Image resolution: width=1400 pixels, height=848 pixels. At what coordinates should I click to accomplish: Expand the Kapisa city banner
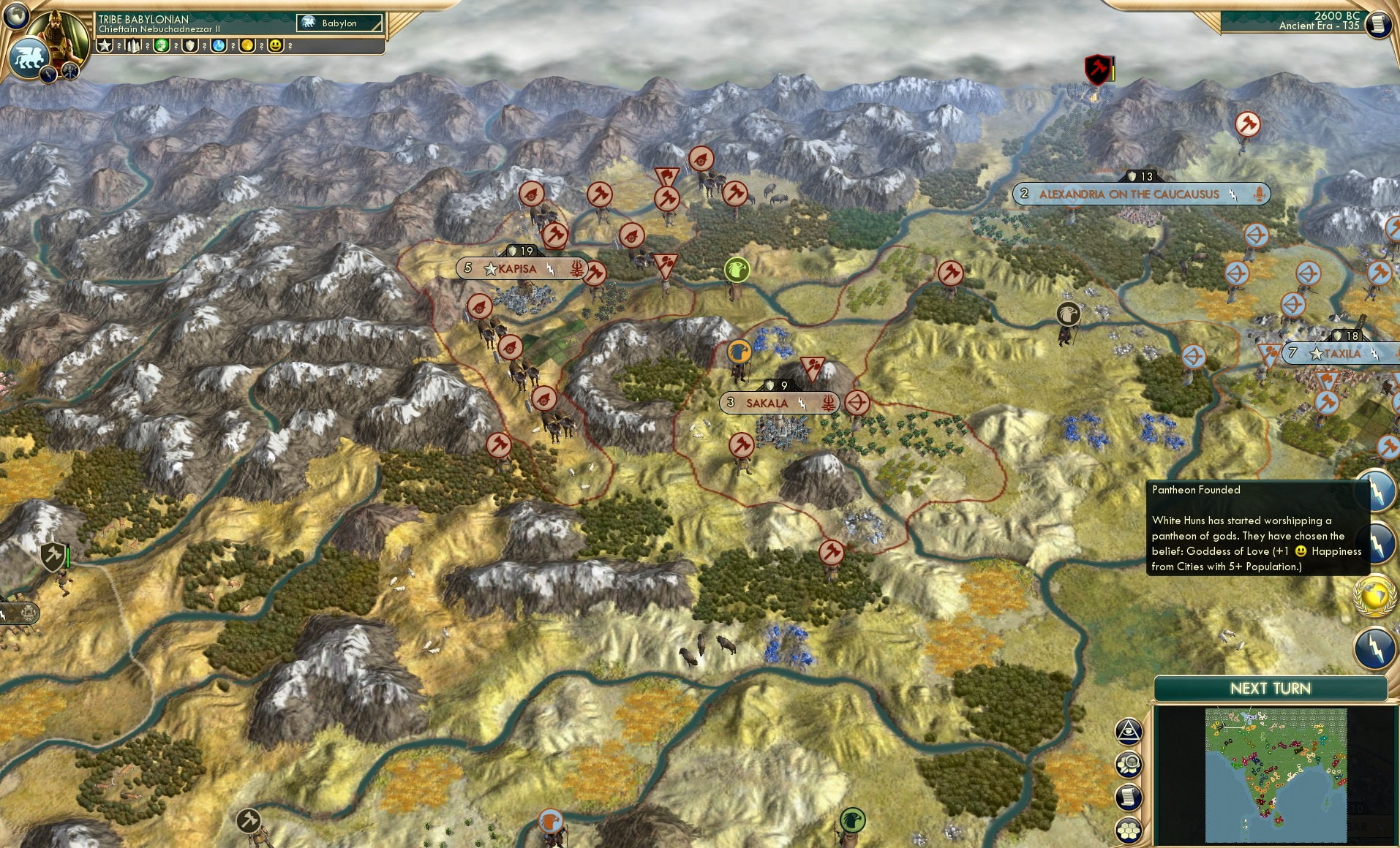(x=516, y=268)
